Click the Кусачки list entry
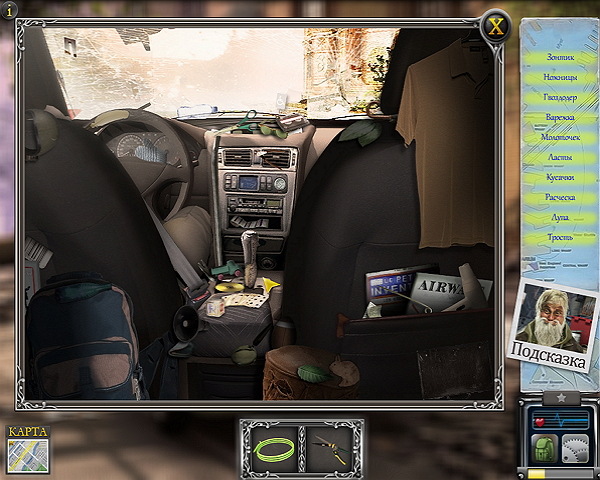This screenshot has height=480, width=600. [x=560, y=178]
